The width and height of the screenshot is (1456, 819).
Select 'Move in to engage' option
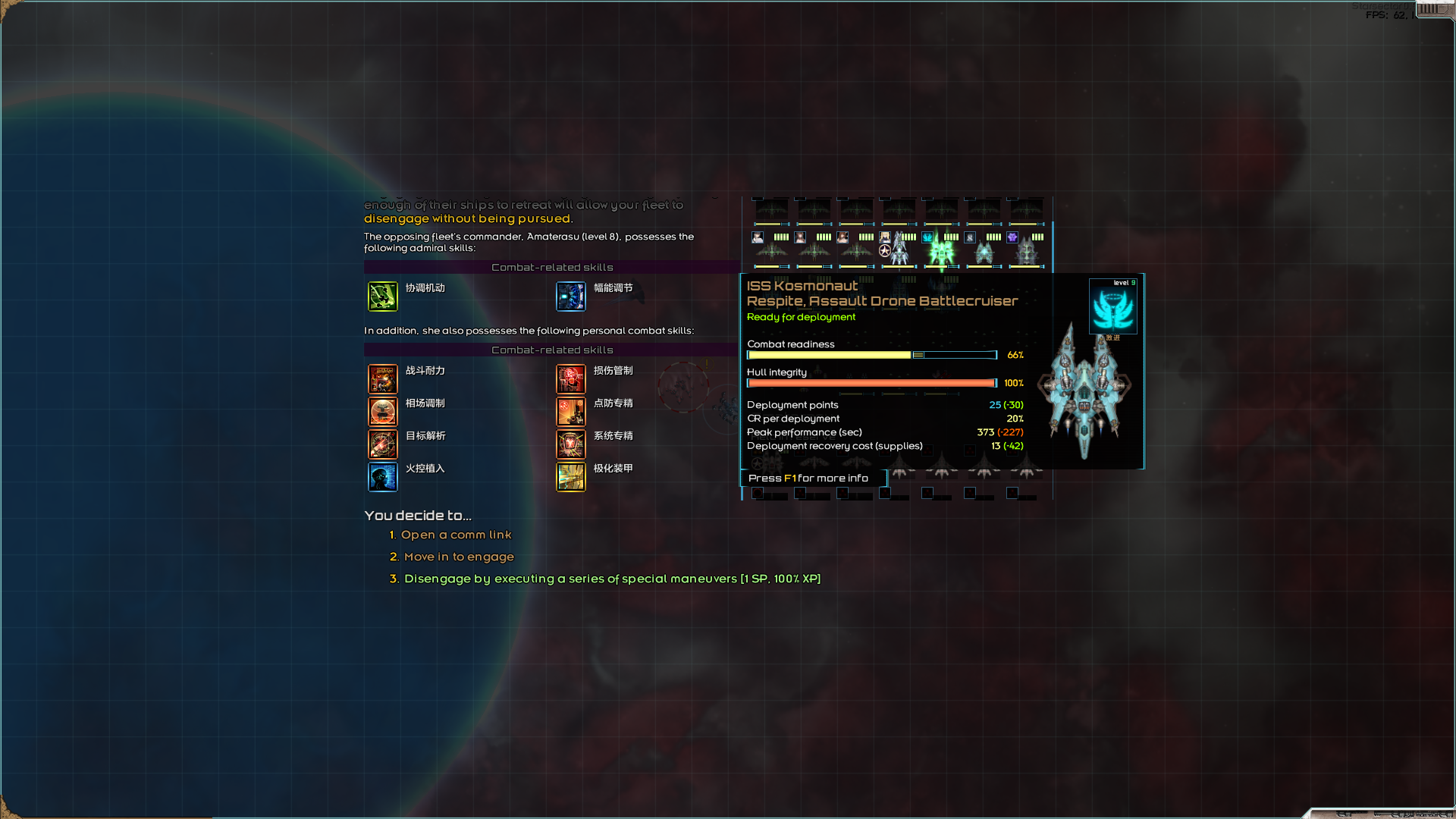point(459,557)
